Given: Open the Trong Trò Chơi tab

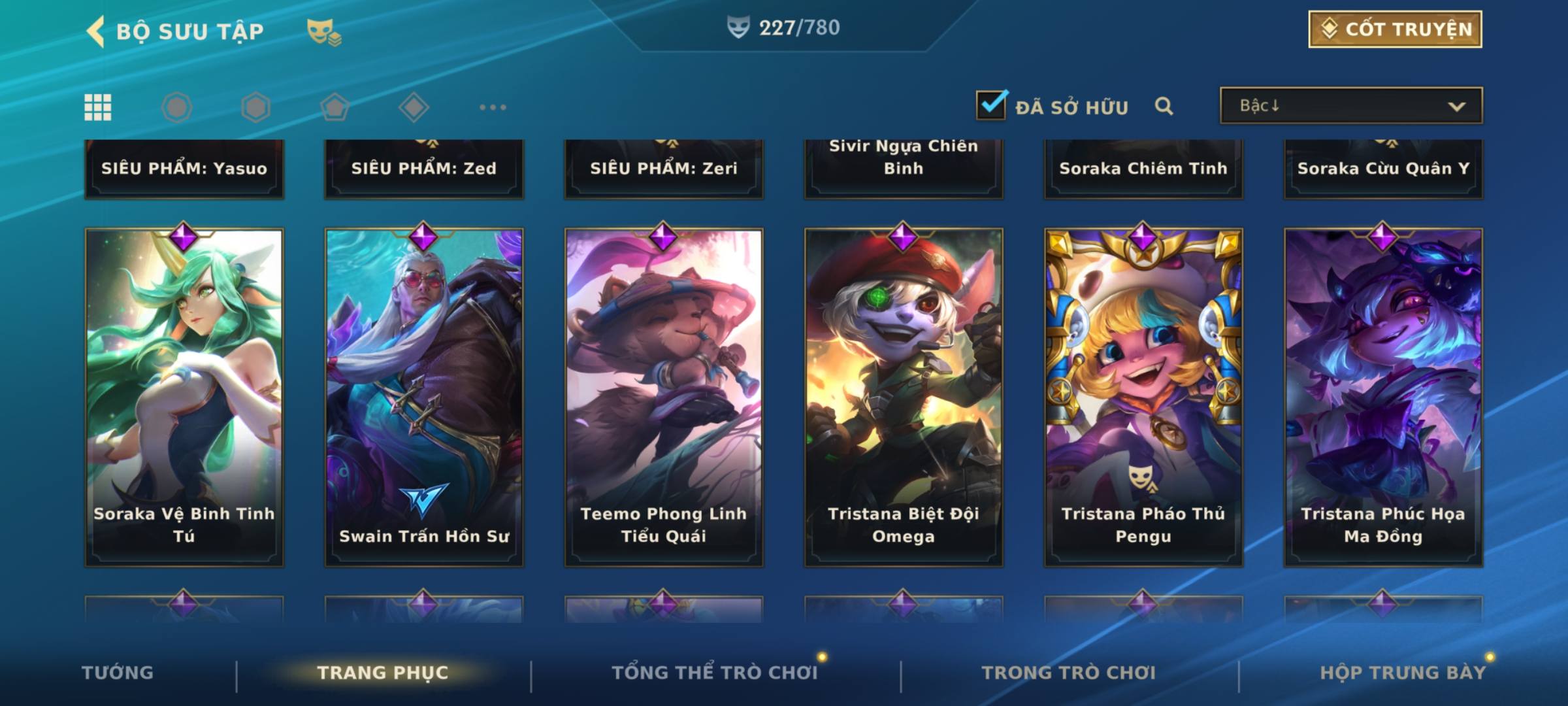Looking at the screenshot, I should pyautogui.click(x=1068, y=673).
